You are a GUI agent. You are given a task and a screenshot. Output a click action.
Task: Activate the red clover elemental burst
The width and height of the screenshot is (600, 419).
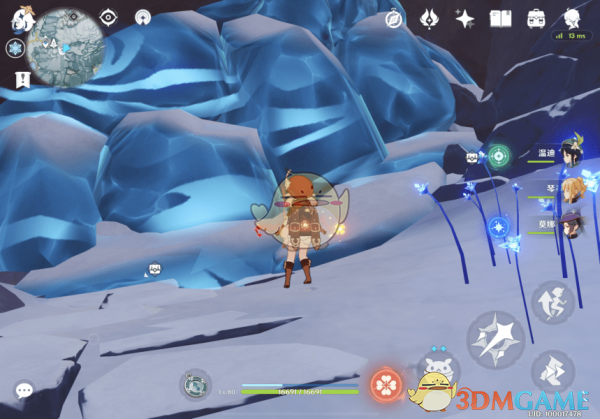385,384
